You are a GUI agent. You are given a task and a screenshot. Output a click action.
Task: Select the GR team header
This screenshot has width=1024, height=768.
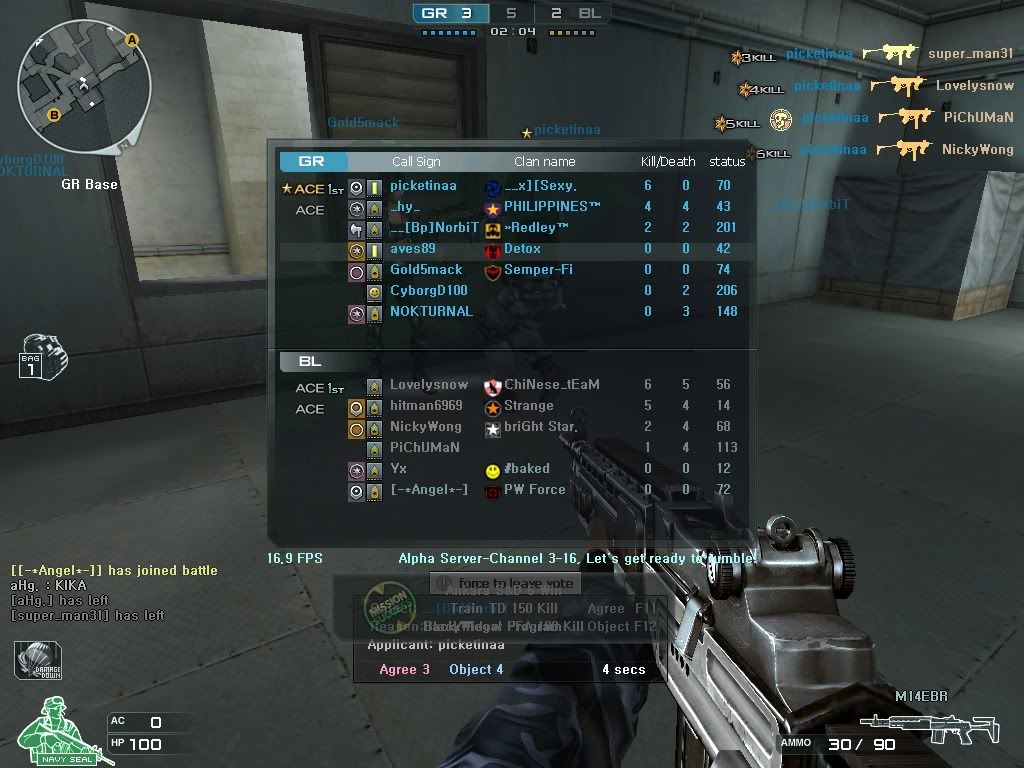click(312, 161)
